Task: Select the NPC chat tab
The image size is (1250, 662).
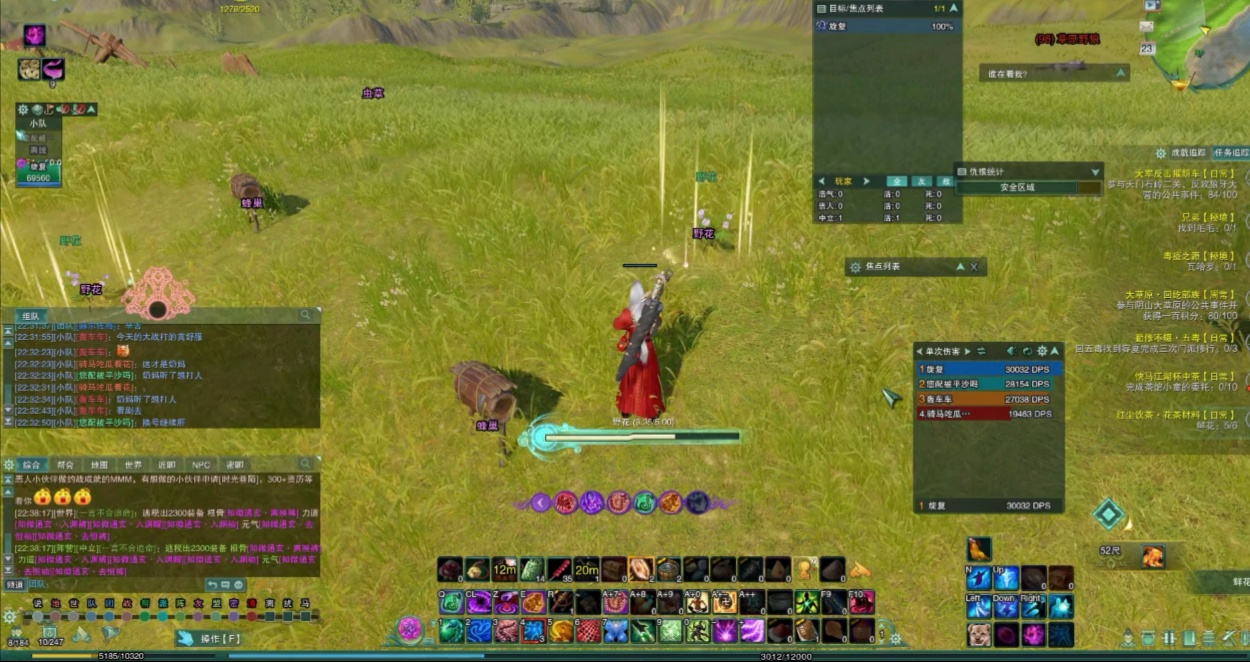Action: coord(201,465)
